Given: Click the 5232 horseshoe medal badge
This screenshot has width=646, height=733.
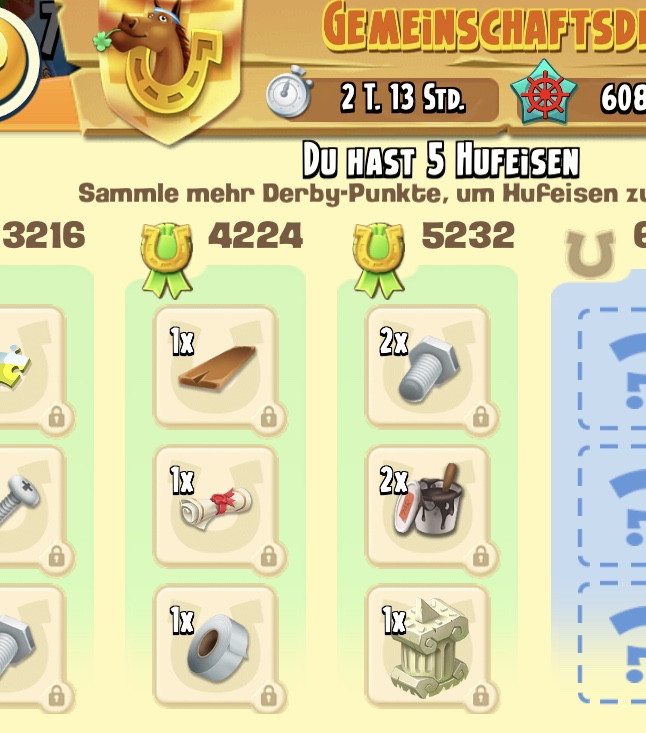Looking at the screenshot, I should pyautogui.click(x=378, y=258).
